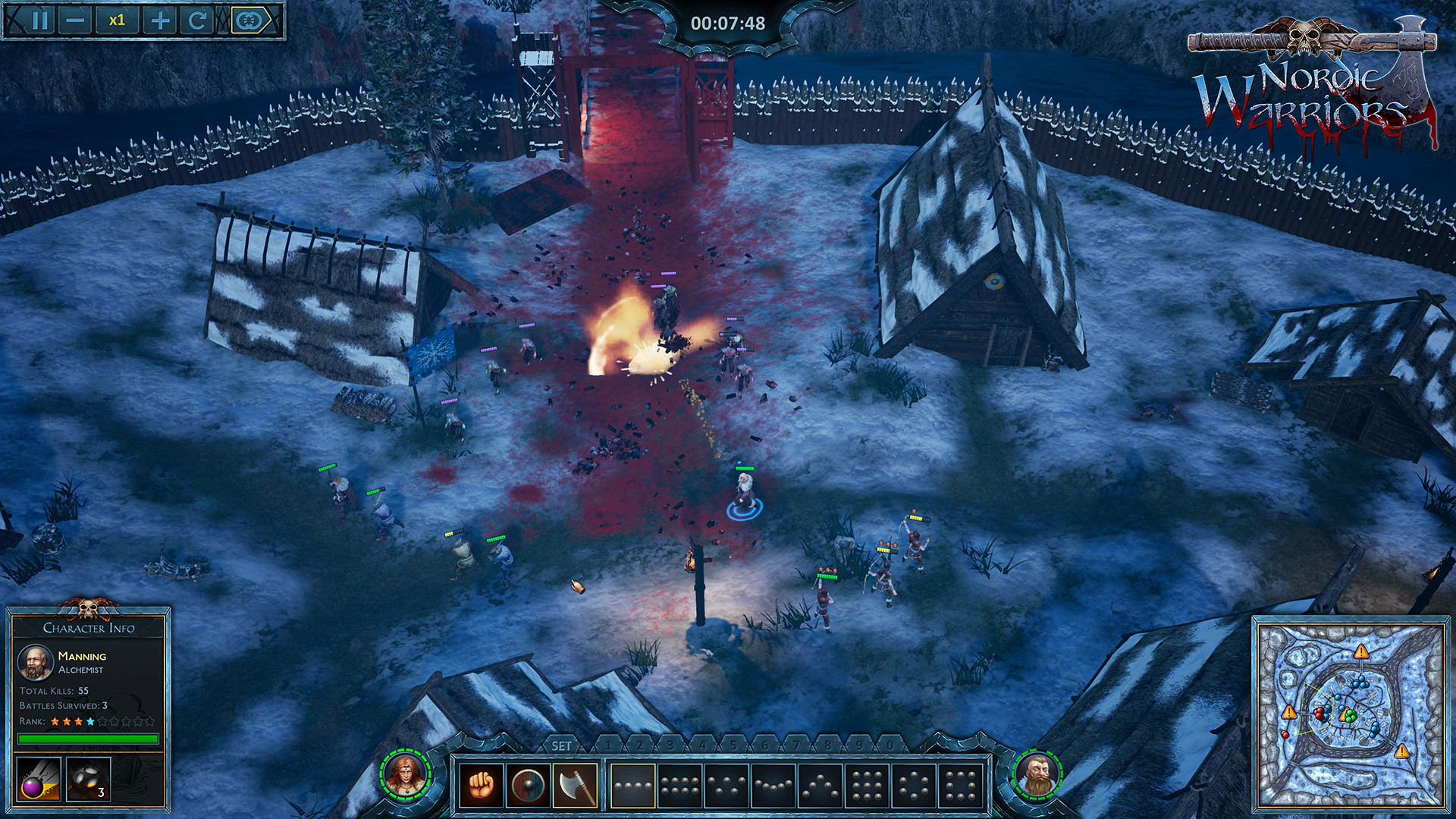Click the 00:07:48 match timer
The height and width of the screenshot is (819, 1456).
(728, 21)
